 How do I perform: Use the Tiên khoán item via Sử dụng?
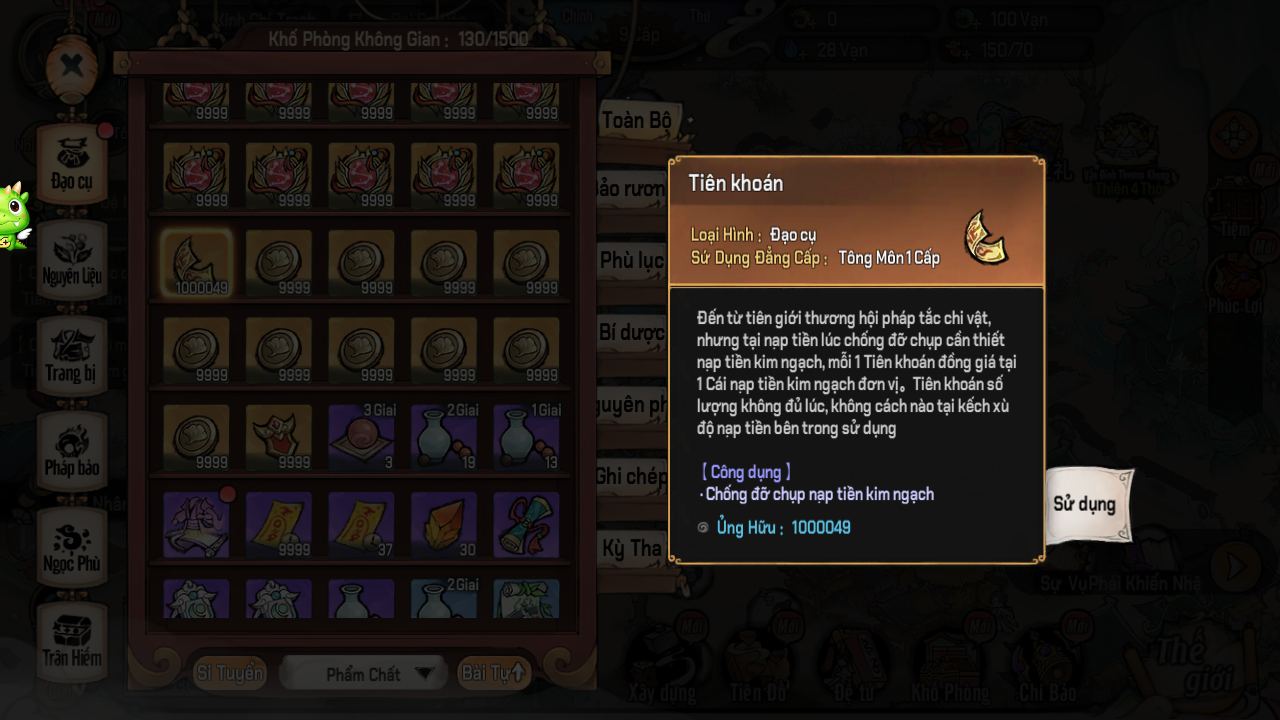click(1085, 504)
